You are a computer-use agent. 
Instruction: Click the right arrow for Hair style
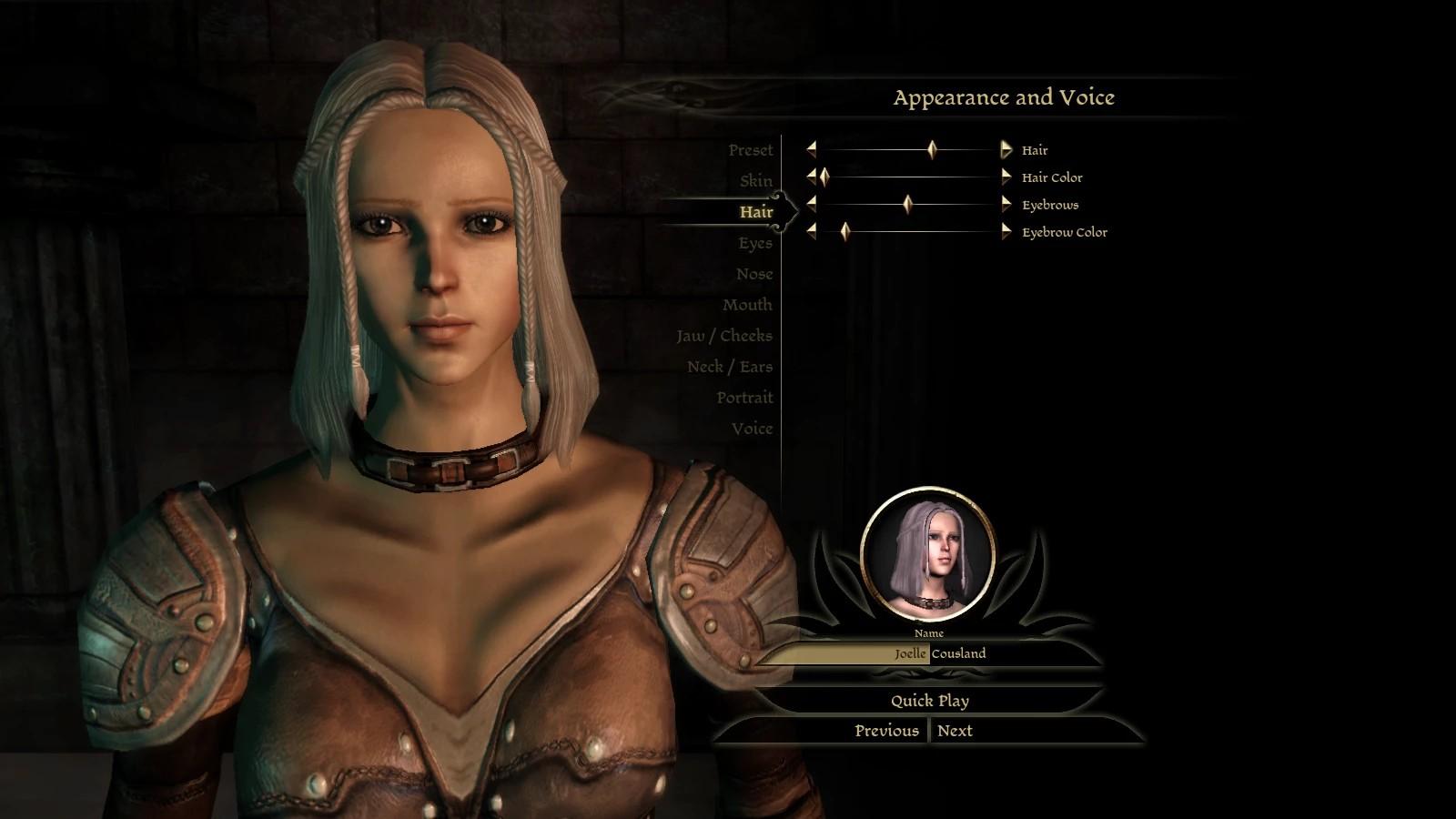pos(1006,150)
